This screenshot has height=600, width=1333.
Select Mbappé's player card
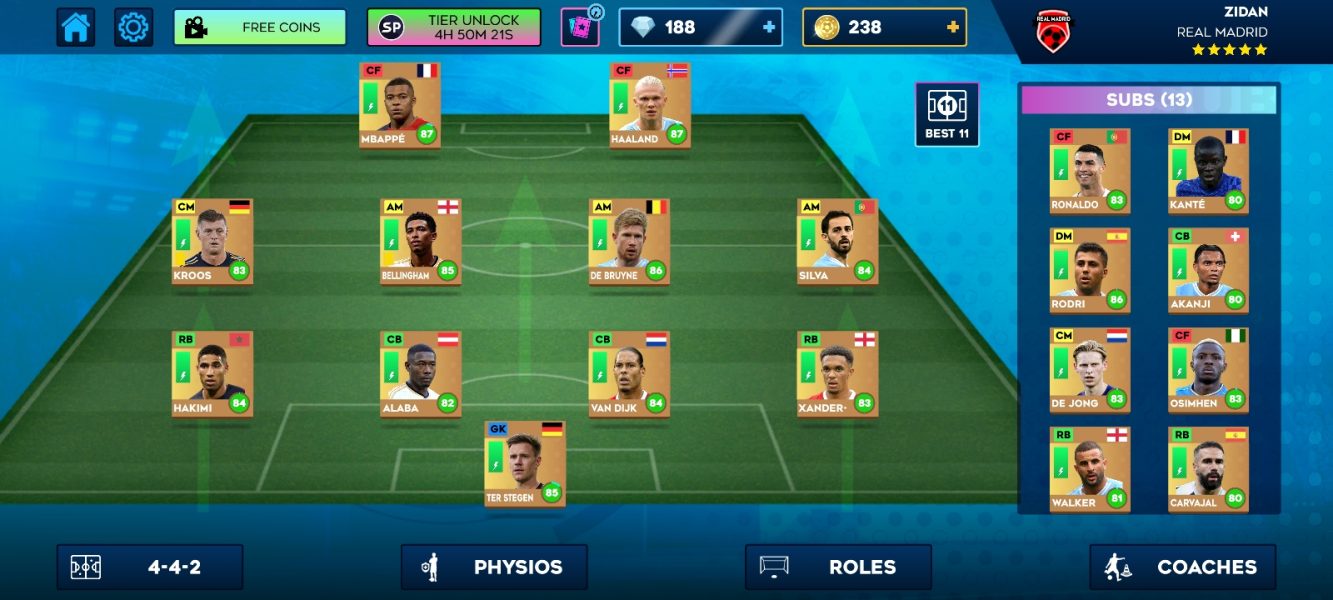coord(400,105)
